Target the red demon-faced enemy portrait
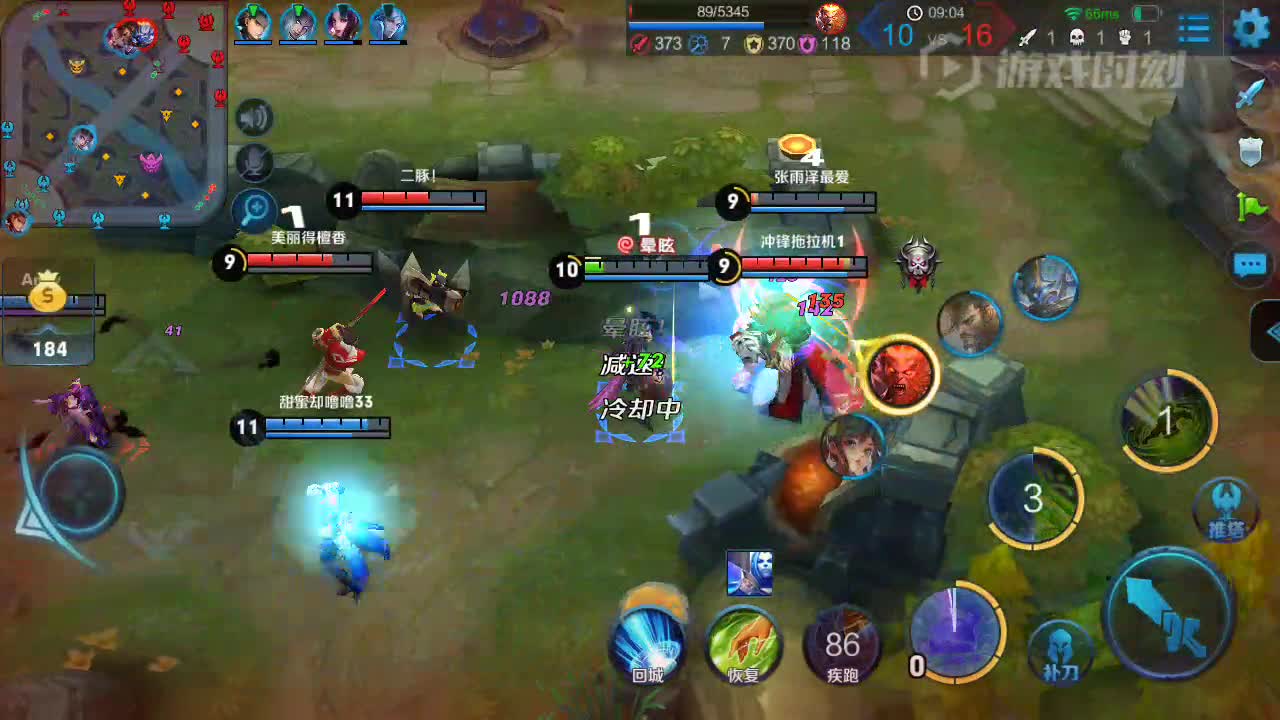This screenshot has width=1280, height=720. 900,373
